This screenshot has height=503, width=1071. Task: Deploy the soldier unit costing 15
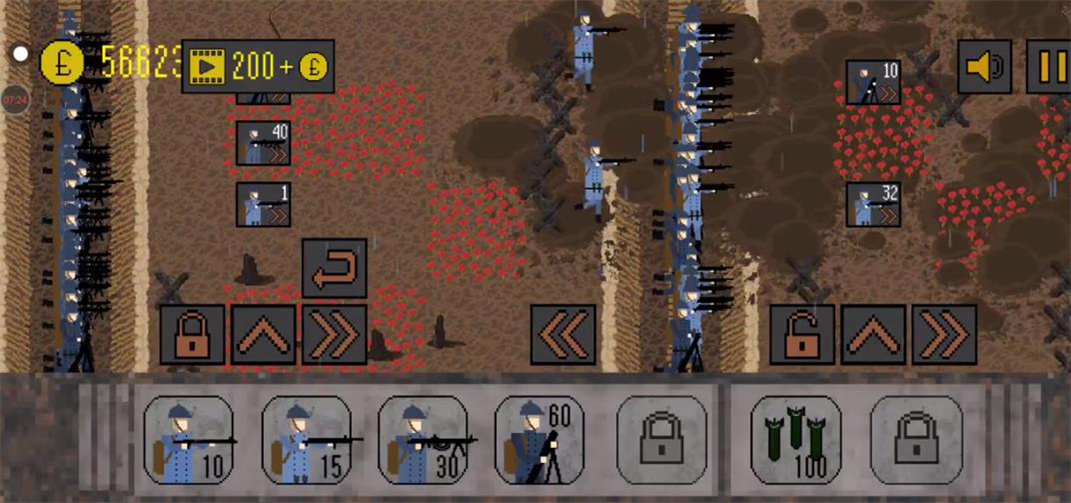305,440
